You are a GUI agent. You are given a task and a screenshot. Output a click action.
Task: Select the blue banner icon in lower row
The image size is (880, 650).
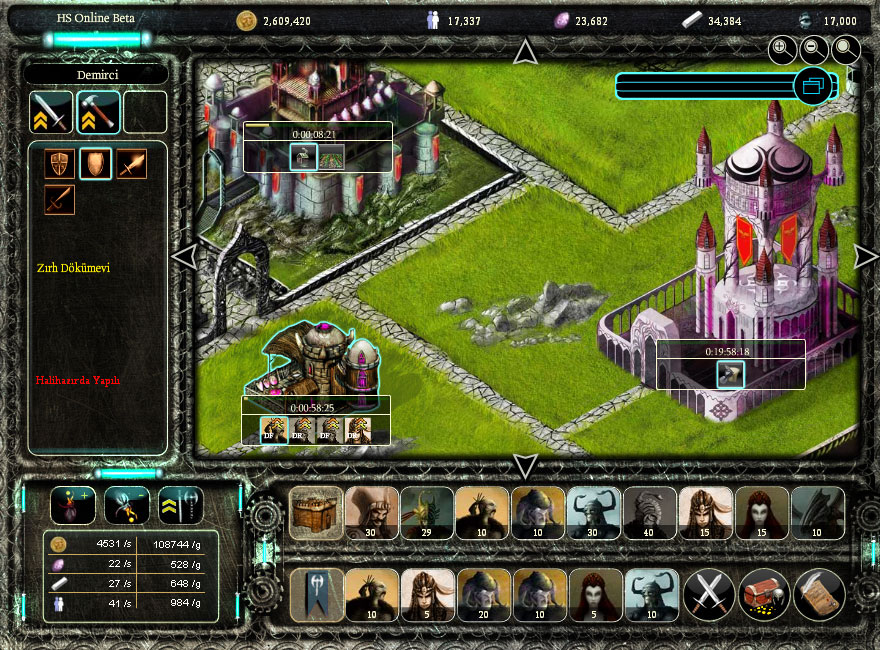pyautogui.click(x=316, y=595)
